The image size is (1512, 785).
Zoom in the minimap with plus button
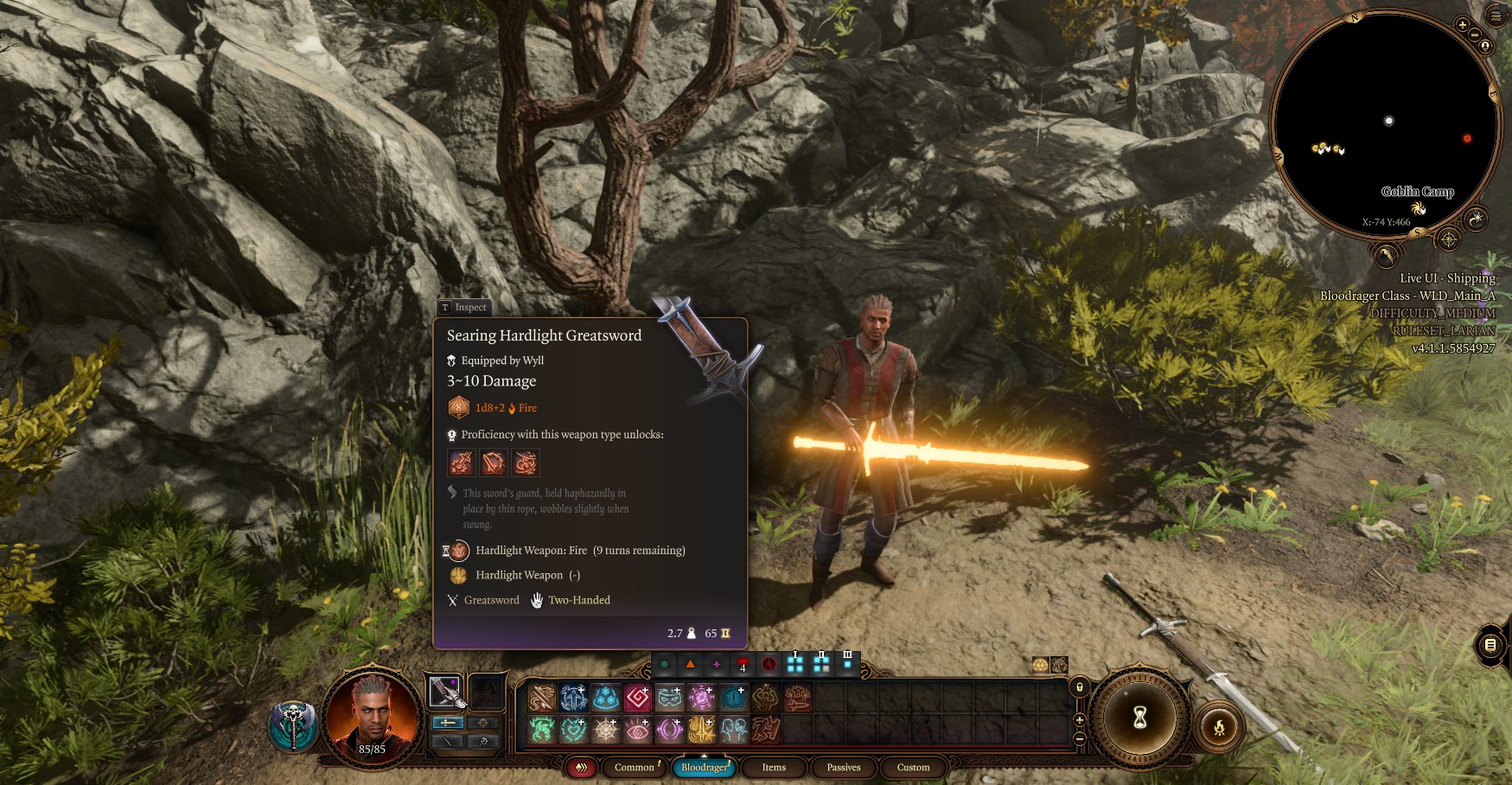click(1462, 25)
